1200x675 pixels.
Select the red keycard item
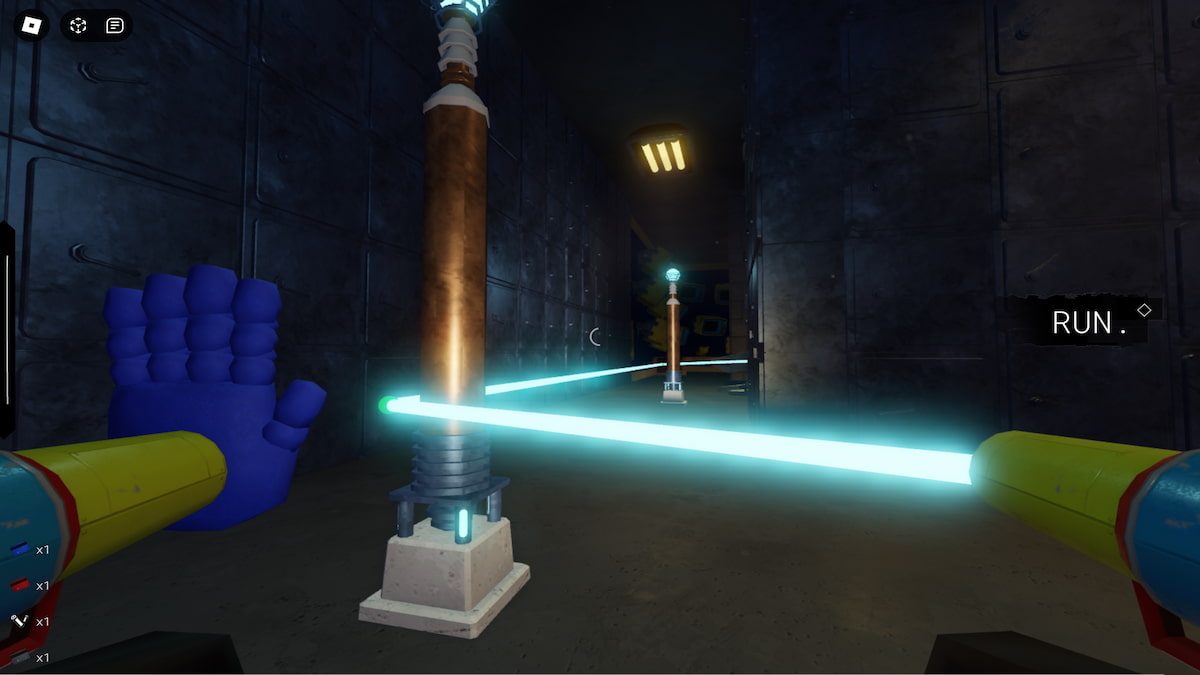20,585
